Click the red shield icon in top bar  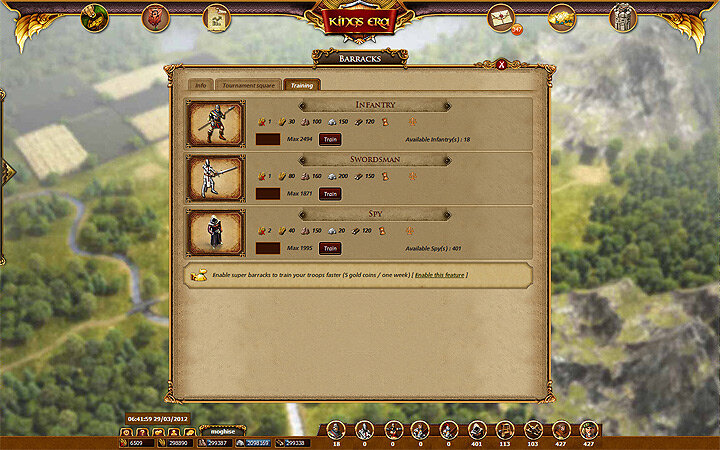click(x=155, y=17)
